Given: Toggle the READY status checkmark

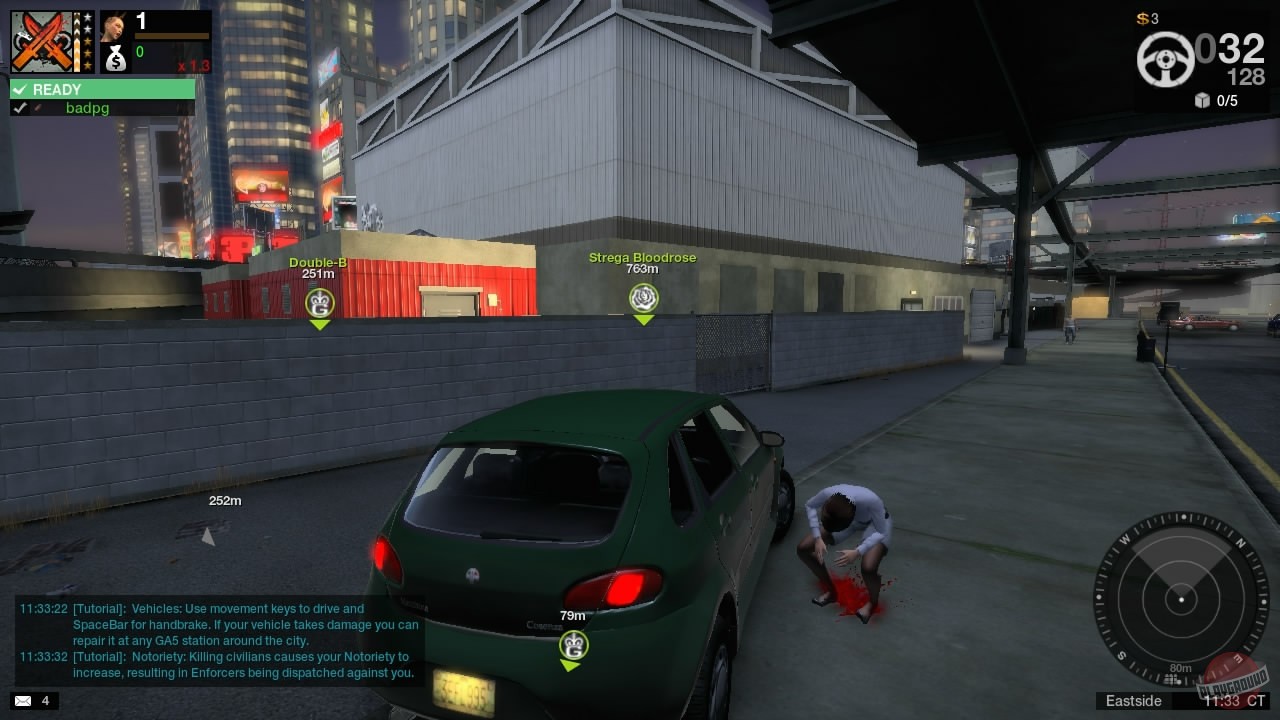Looking at the screenshot, I should click(19, 88).
